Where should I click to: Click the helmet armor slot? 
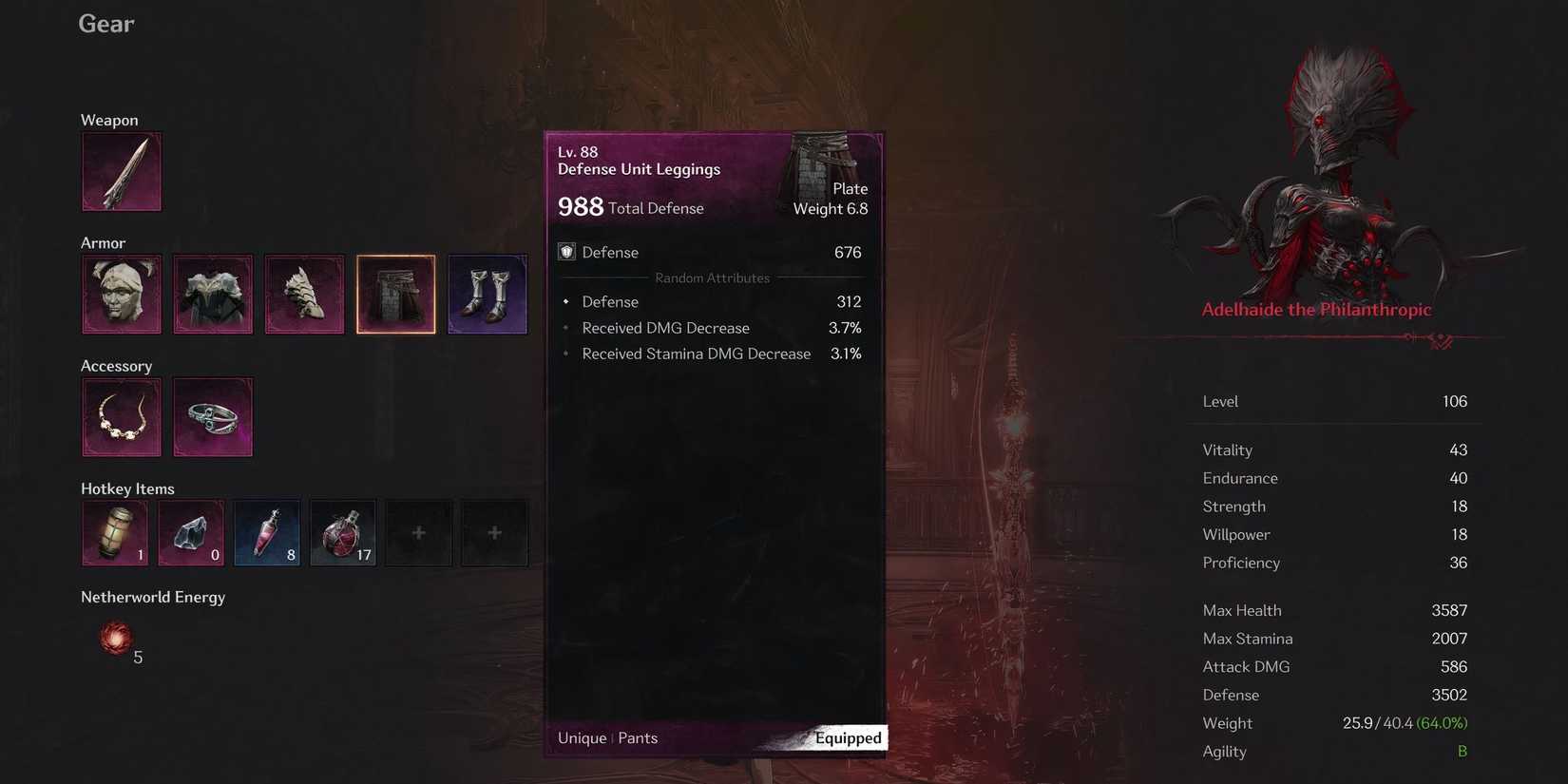[122, 294]
